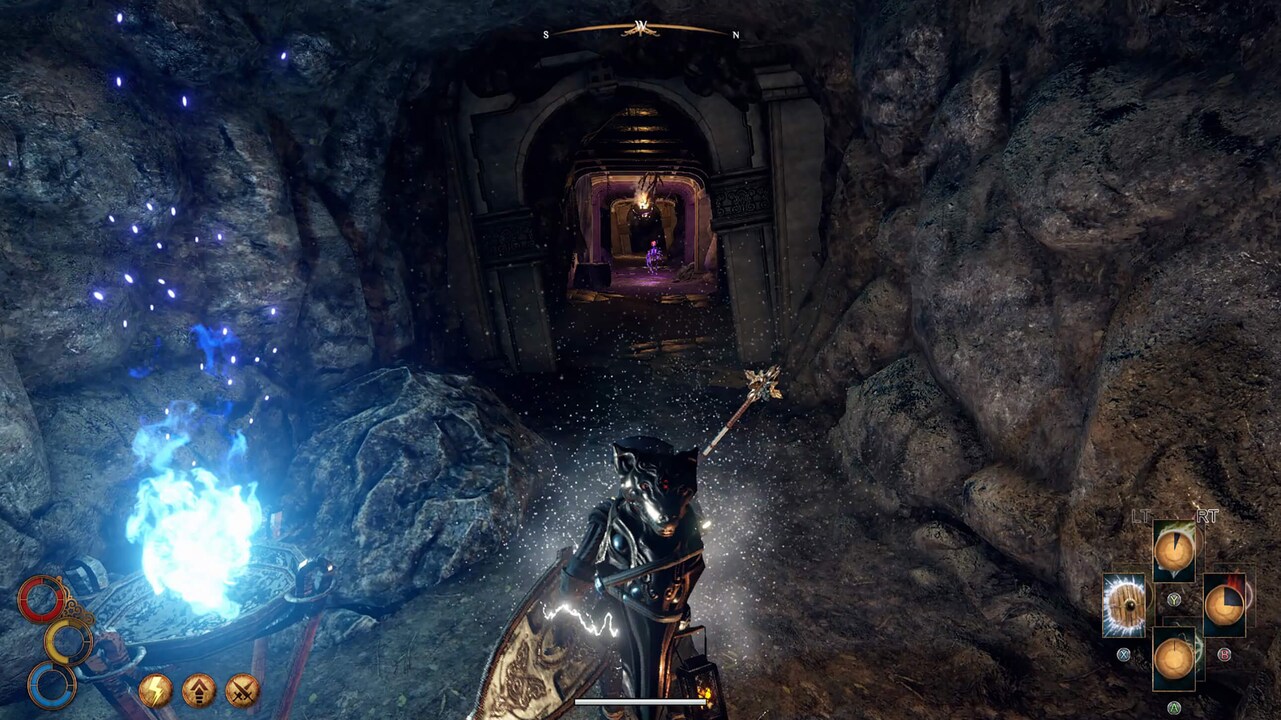
Task: Activate the lightning shield ability card
Action: [x=1124, y=605]
